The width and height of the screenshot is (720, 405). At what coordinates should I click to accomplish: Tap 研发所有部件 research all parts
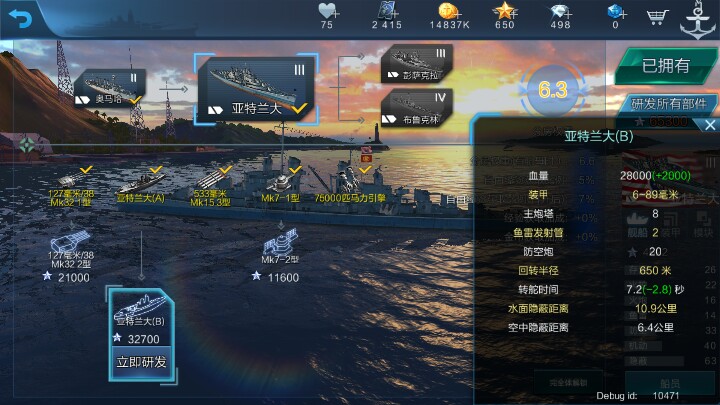coord(668,103)
